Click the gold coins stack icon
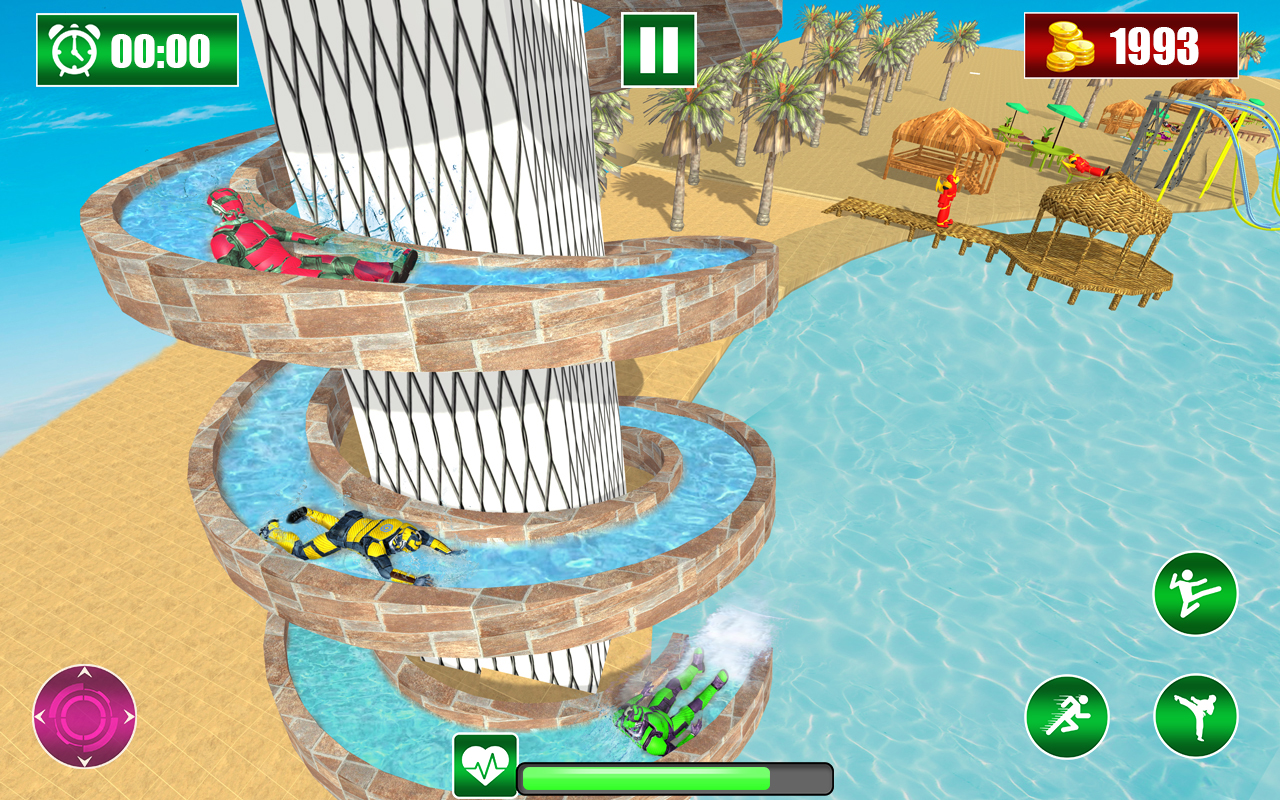Viewport: 1280px width, 800px height. 1068,44
